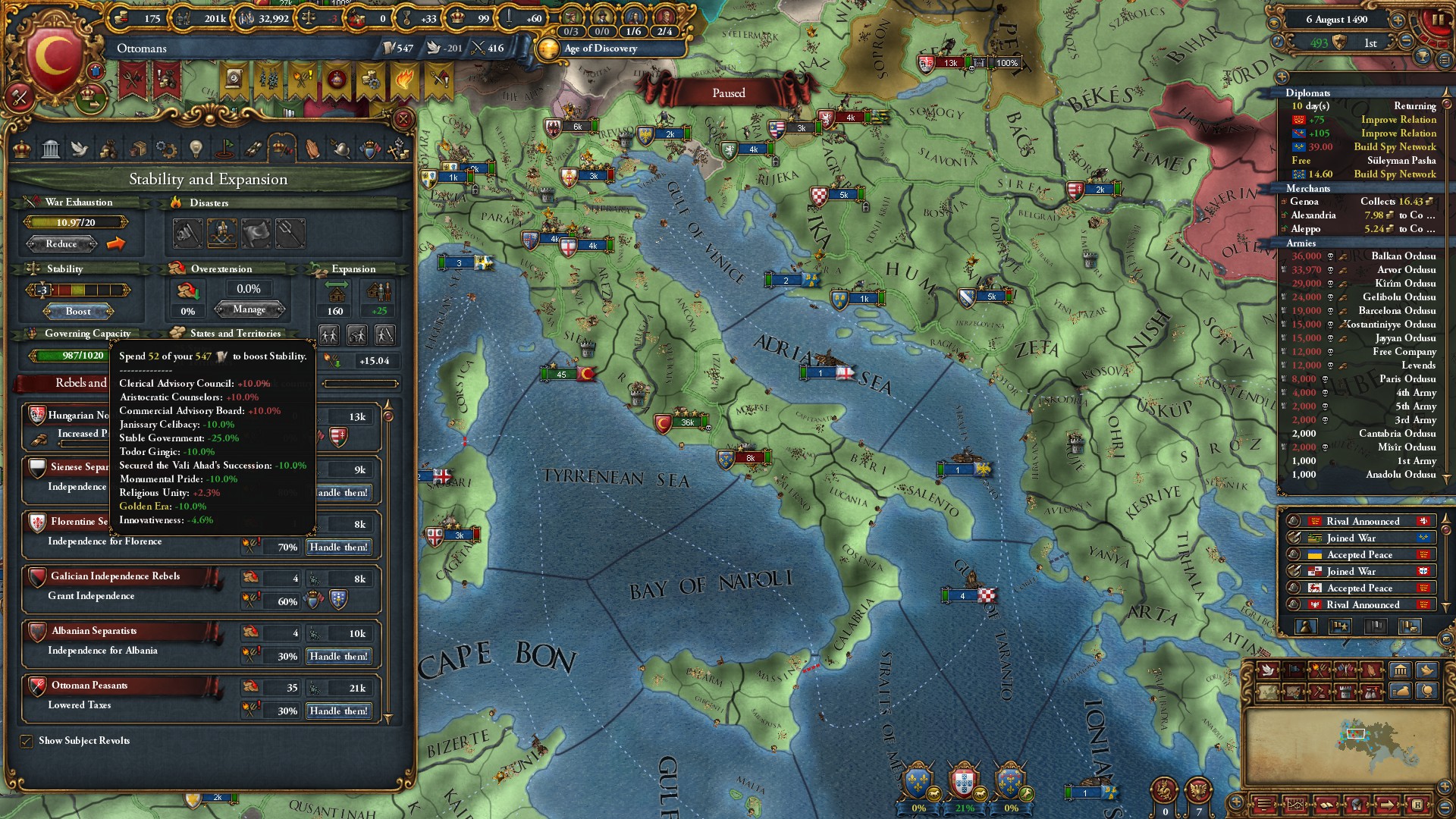
Task: Open the Manage overextension button
Action: (249, 309)
